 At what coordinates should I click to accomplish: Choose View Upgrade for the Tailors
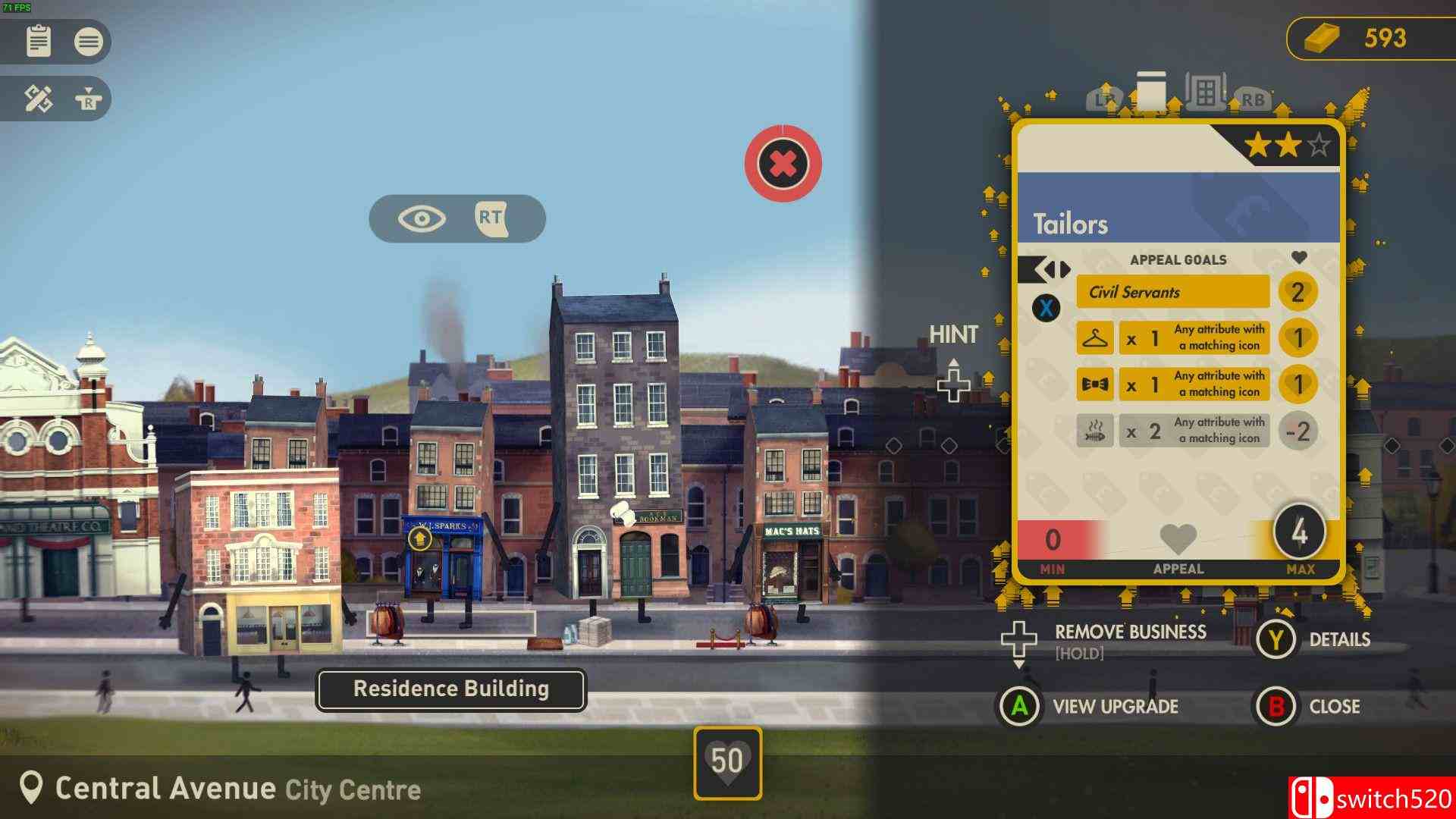[x=1115, y=707]
